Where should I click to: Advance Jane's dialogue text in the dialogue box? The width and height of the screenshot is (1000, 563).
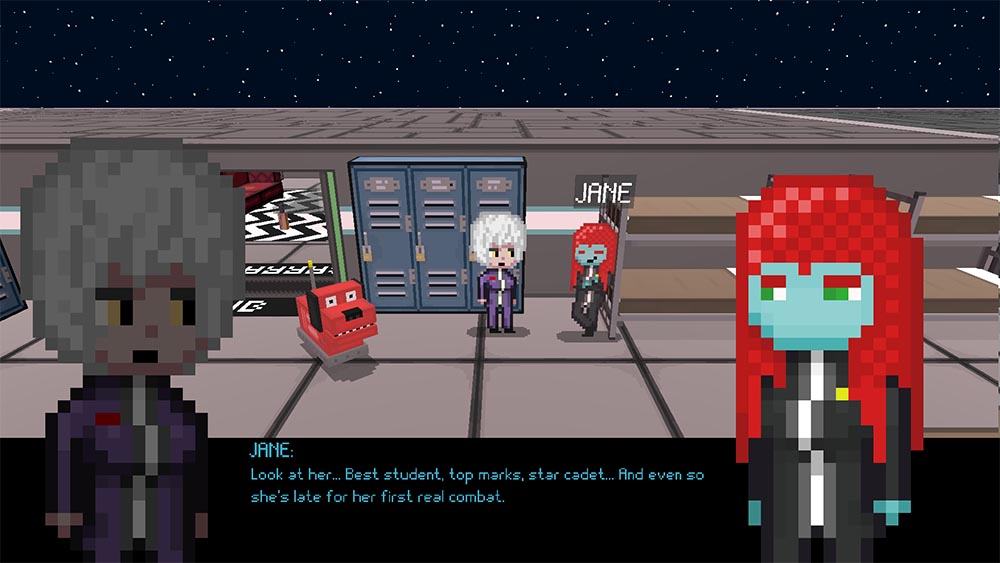[x=477, y=486]
